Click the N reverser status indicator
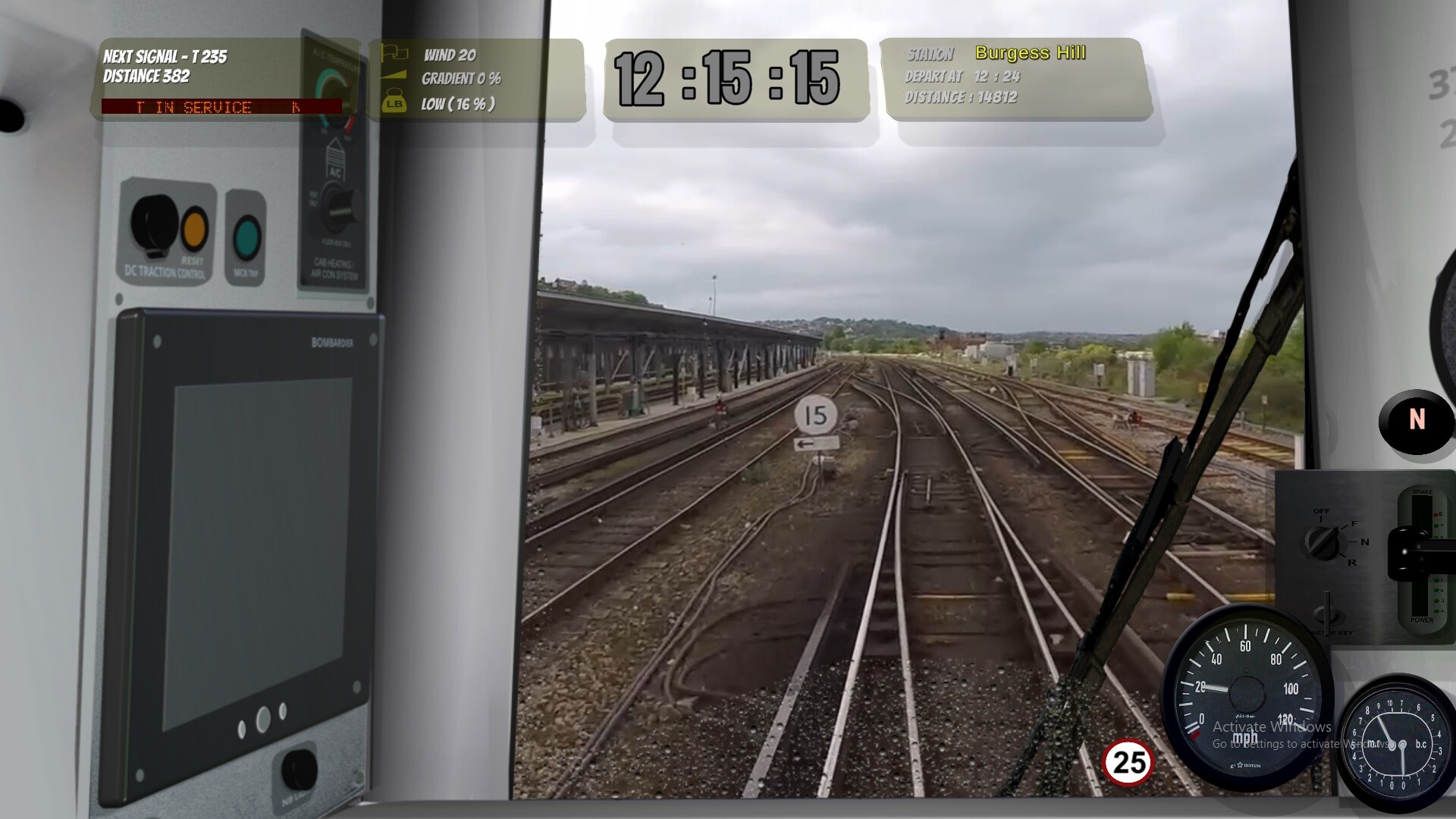This screenshot has height=819, width=1456. coord(1415,419)
